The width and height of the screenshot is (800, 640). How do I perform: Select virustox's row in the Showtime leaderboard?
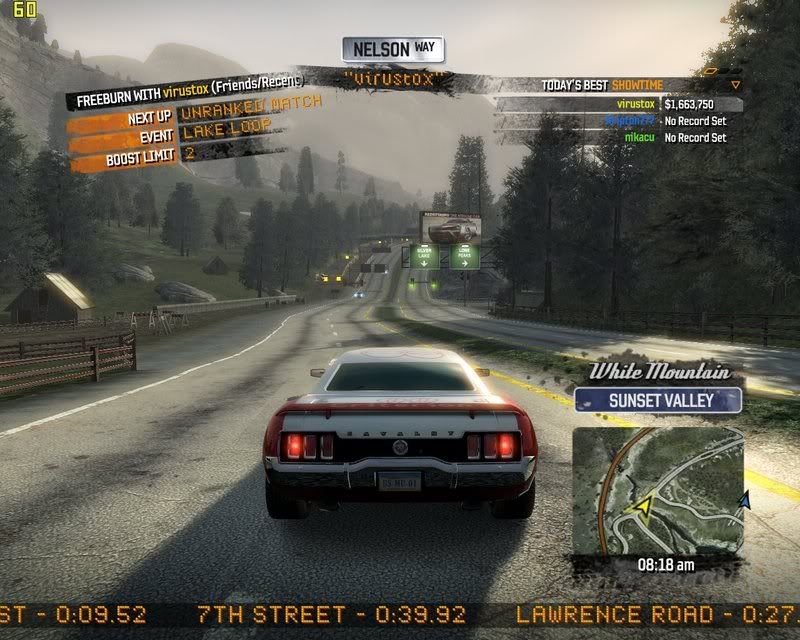[620, 104]
